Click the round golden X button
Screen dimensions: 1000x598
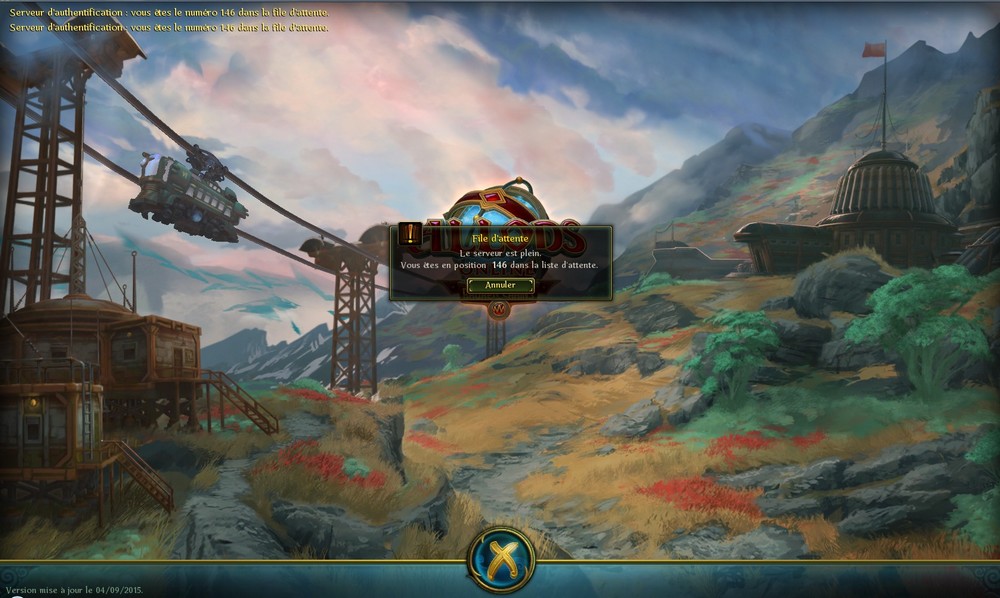click(501, 560)
